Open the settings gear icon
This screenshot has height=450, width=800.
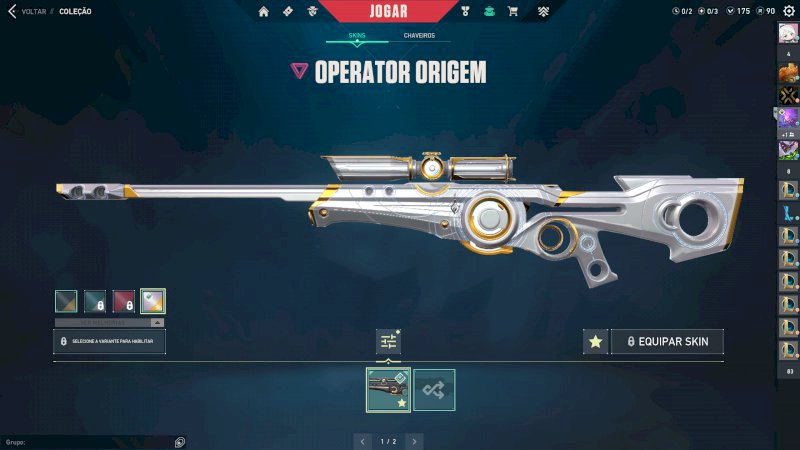(788, 11)
